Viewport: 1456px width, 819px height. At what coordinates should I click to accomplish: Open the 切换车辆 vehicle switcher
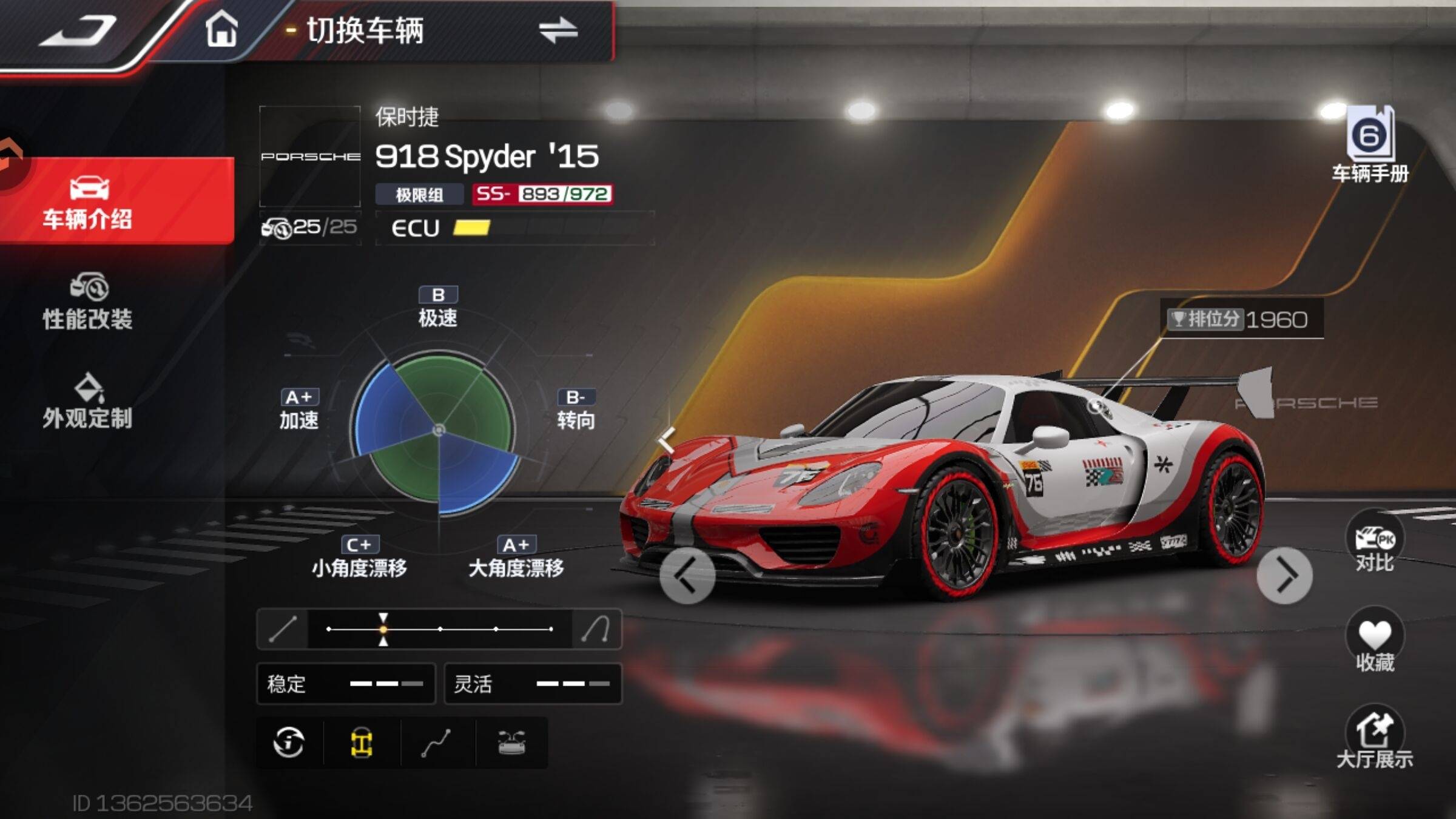(437, 30)
